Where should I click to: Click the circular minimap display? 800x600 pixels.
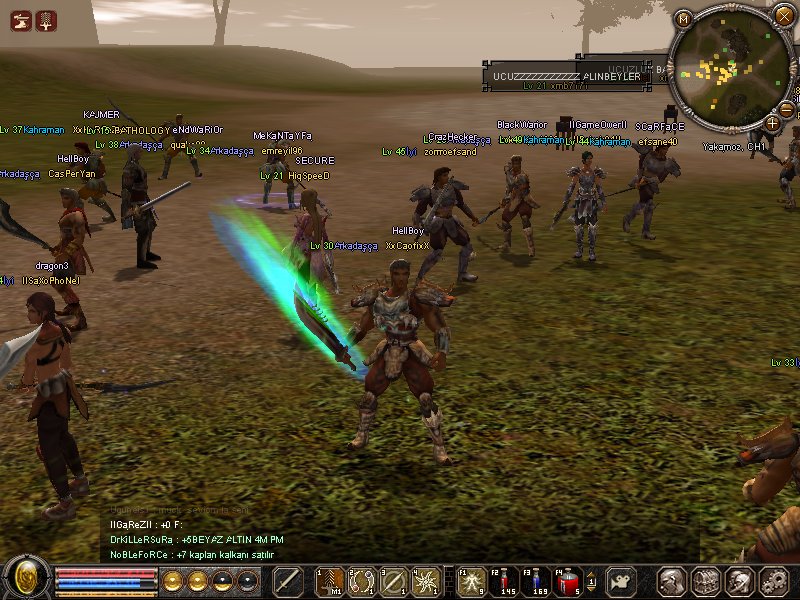coord(729,68)
